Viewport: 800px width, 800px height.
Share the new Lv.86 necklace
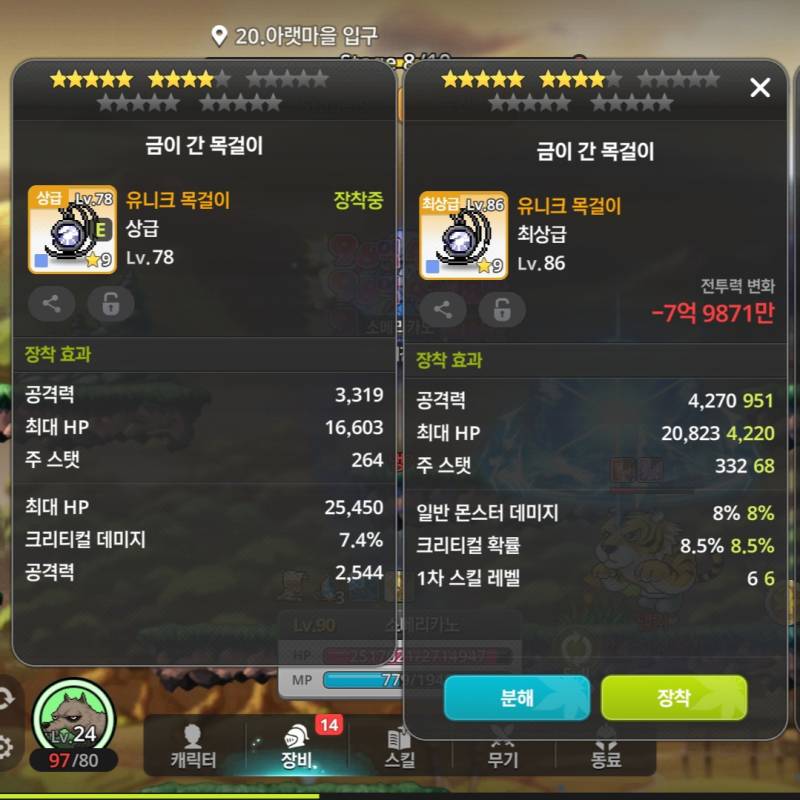[x=443, y=309]
